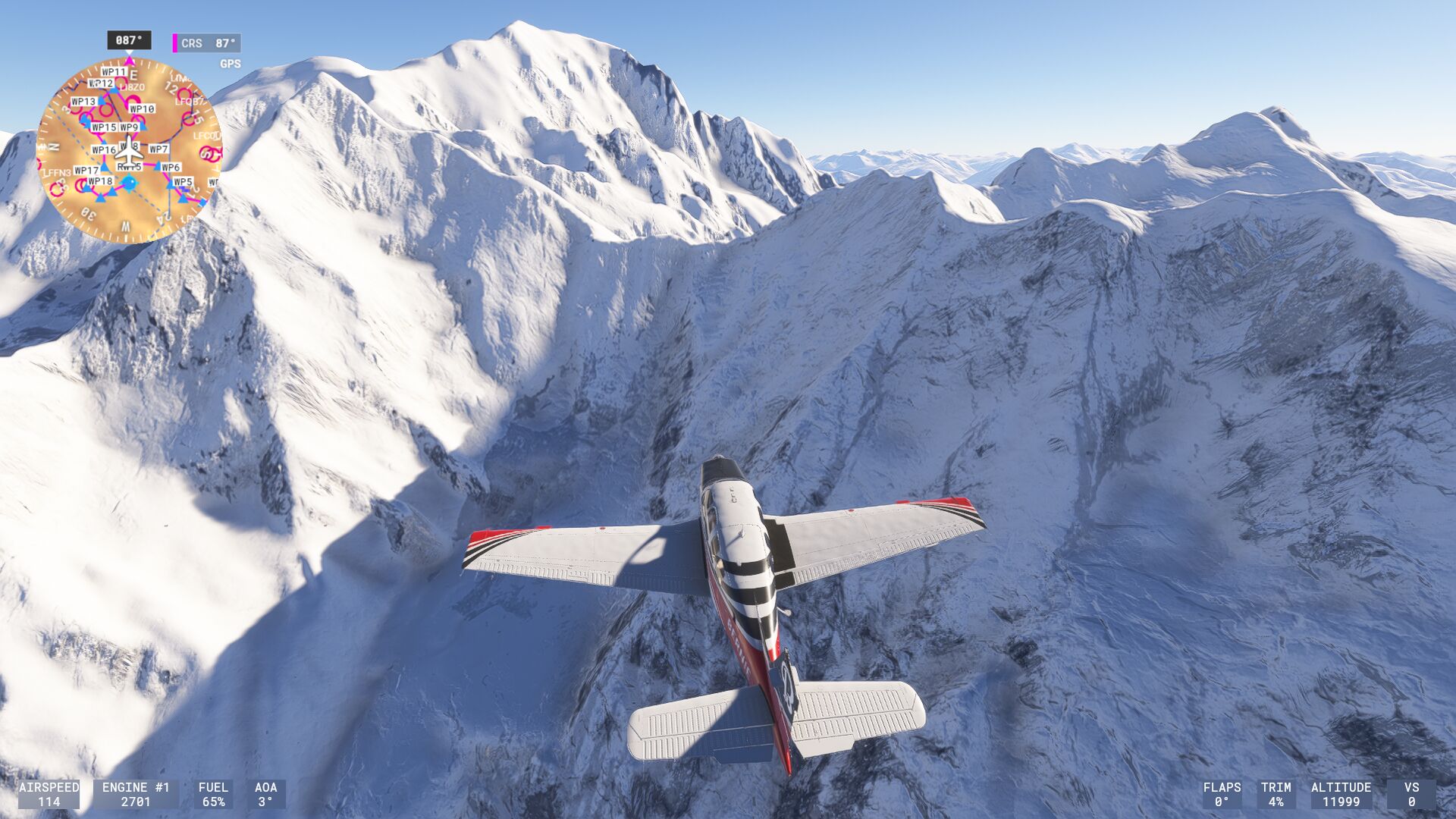The height and width of the screenshot is (819, 1456).
Task: Select the WP13 waypoint marker
Action: click(x=83, y=102)
